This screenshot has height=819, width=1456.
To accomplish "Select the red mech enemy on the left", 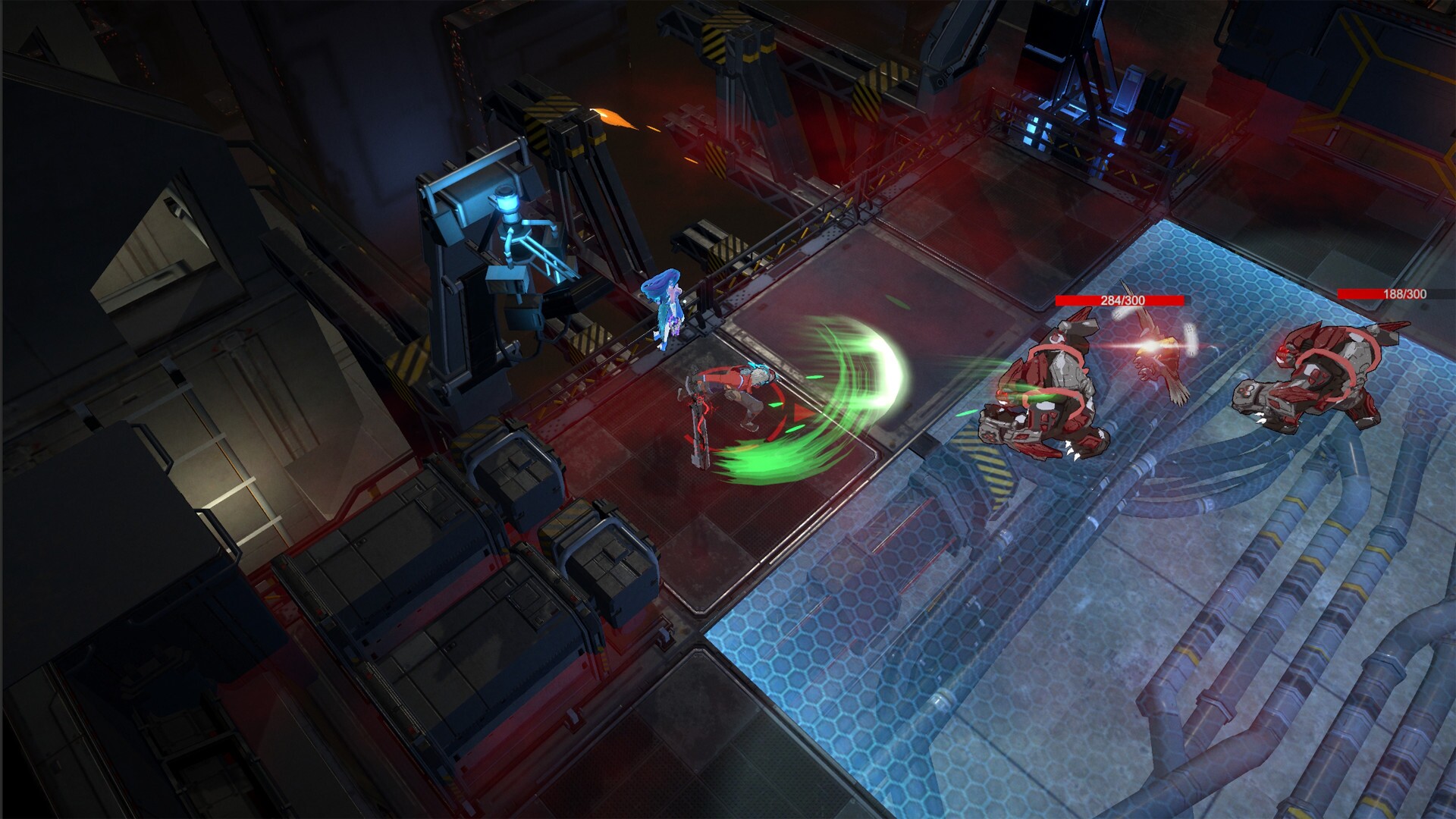I will (x=1054, y=387).
